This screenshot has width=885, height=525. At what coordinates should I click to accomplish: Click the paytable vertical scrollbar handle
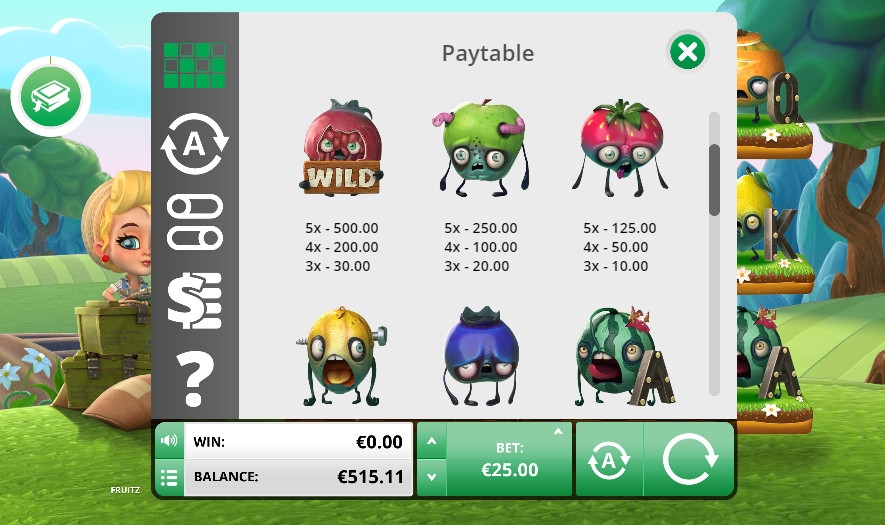(x=714, y=180)
